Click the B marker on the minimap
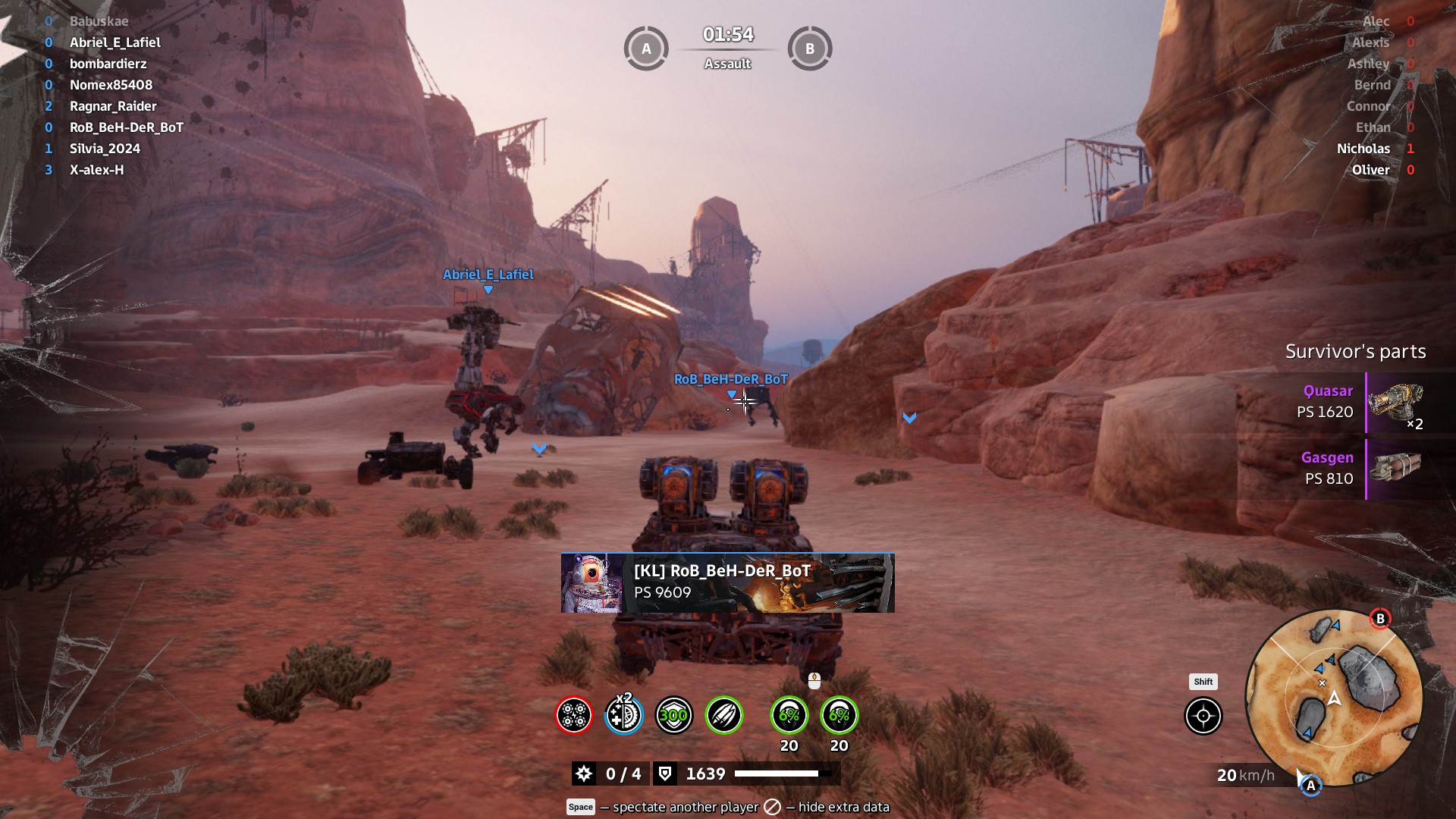 [x=1380, y=619]
